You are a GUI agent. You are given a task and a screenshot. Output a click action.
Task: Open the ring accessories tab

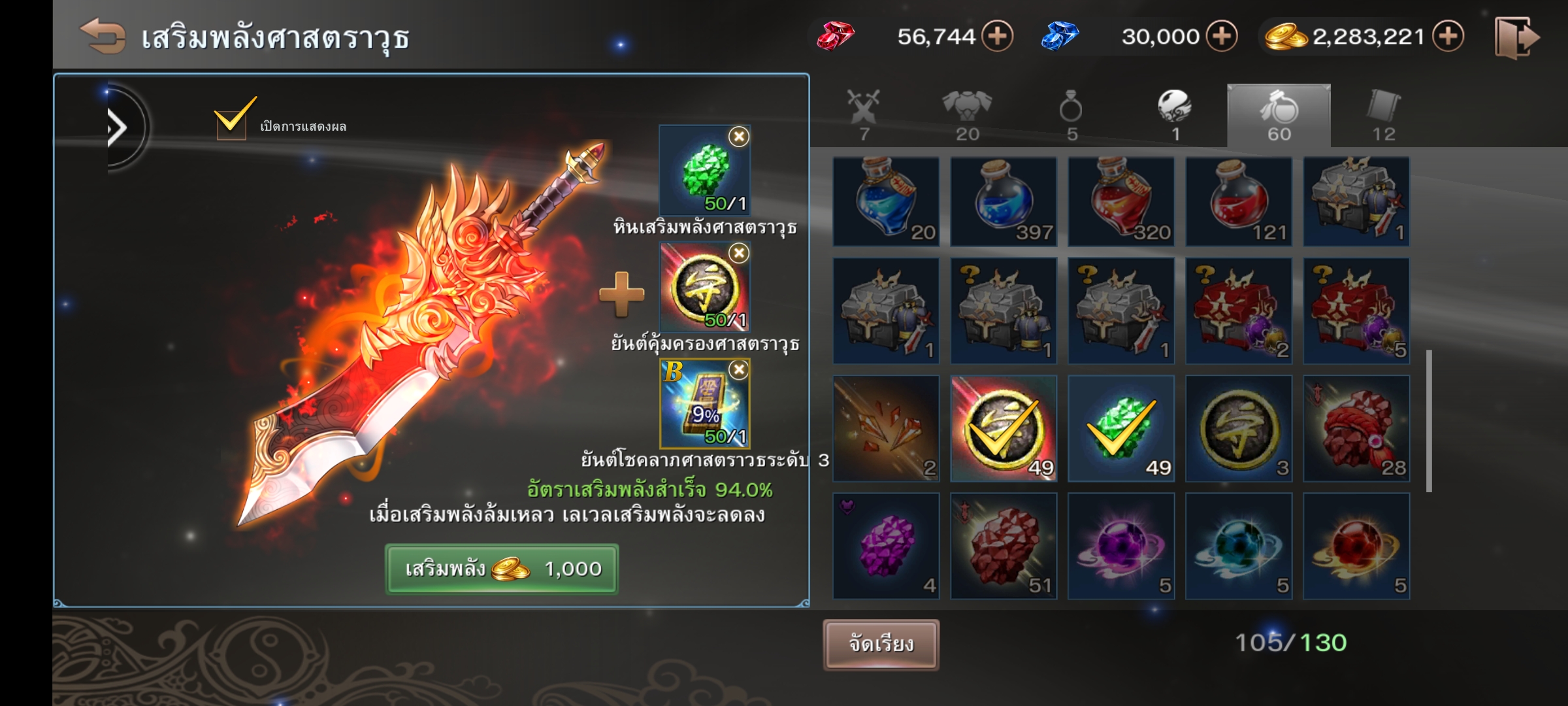[1071, 116]
